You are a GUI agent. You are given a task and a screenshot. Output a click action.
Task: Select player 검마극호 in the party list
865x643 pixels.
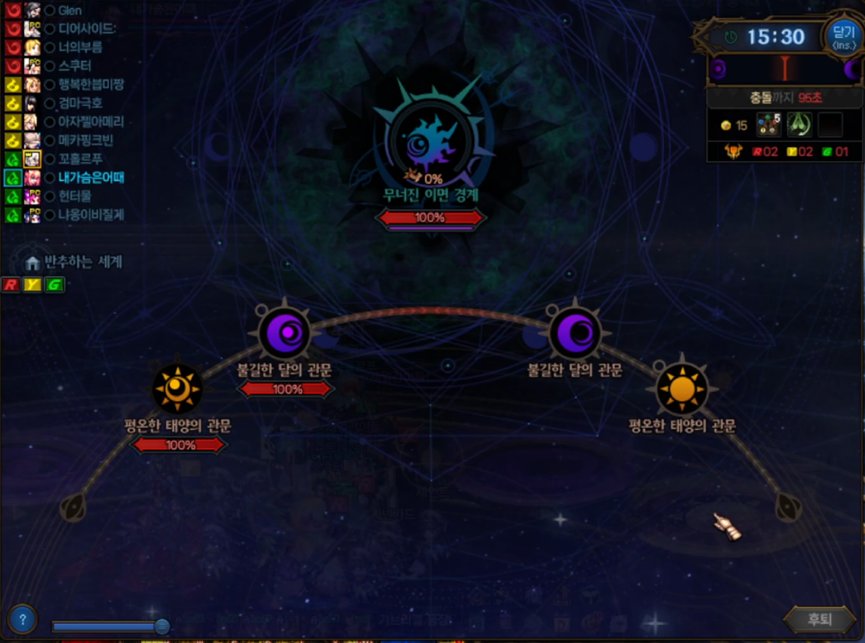[84, 103]
